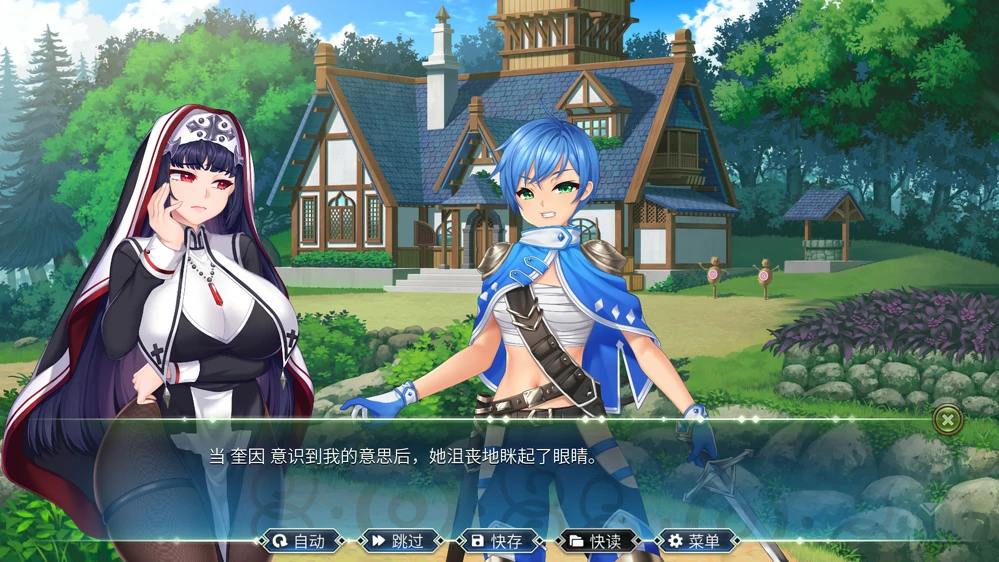Open the 菜单 menu
This screenshot has height=562, width=999.
coord(696,541)
